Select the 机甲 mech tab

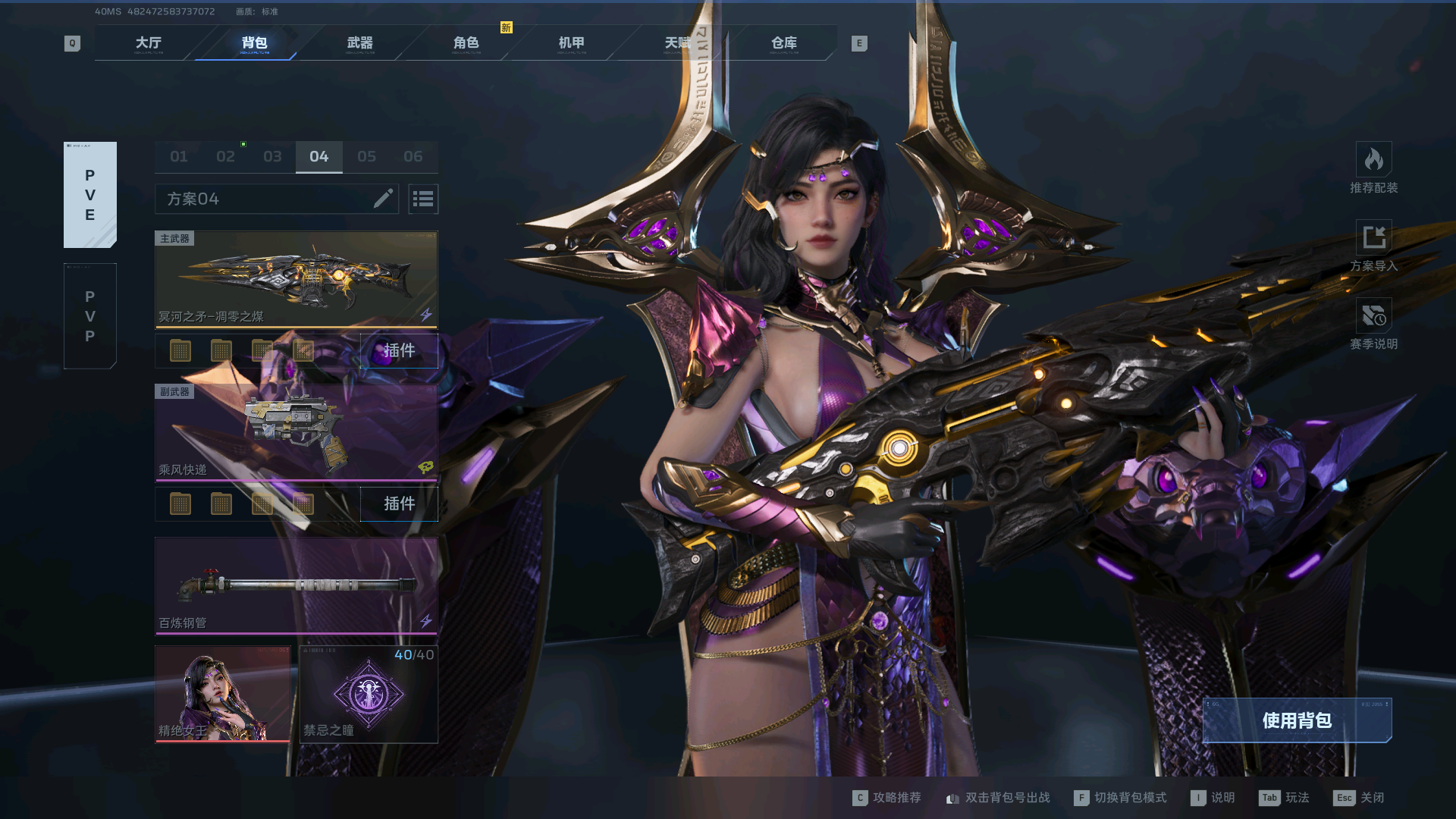[x=571, y=43]
